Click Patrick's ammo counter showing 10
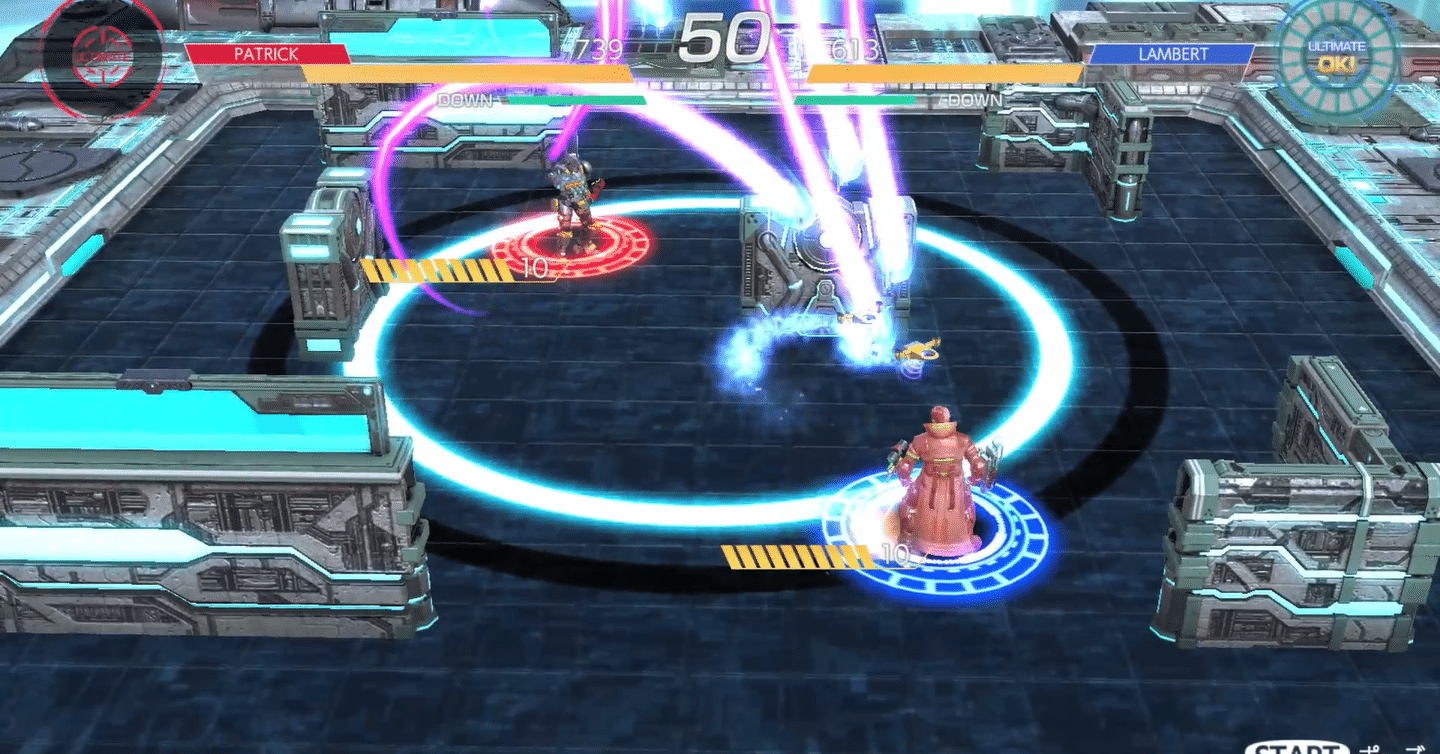The image size is (1440, 754). 533,268
